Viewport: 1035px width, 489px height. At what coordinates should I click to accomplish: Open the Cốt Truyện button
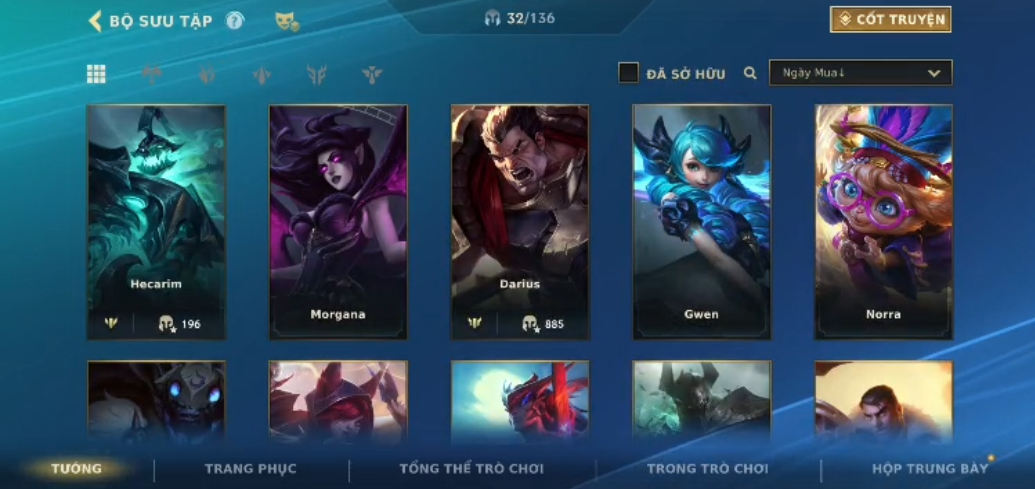(890, 19)
